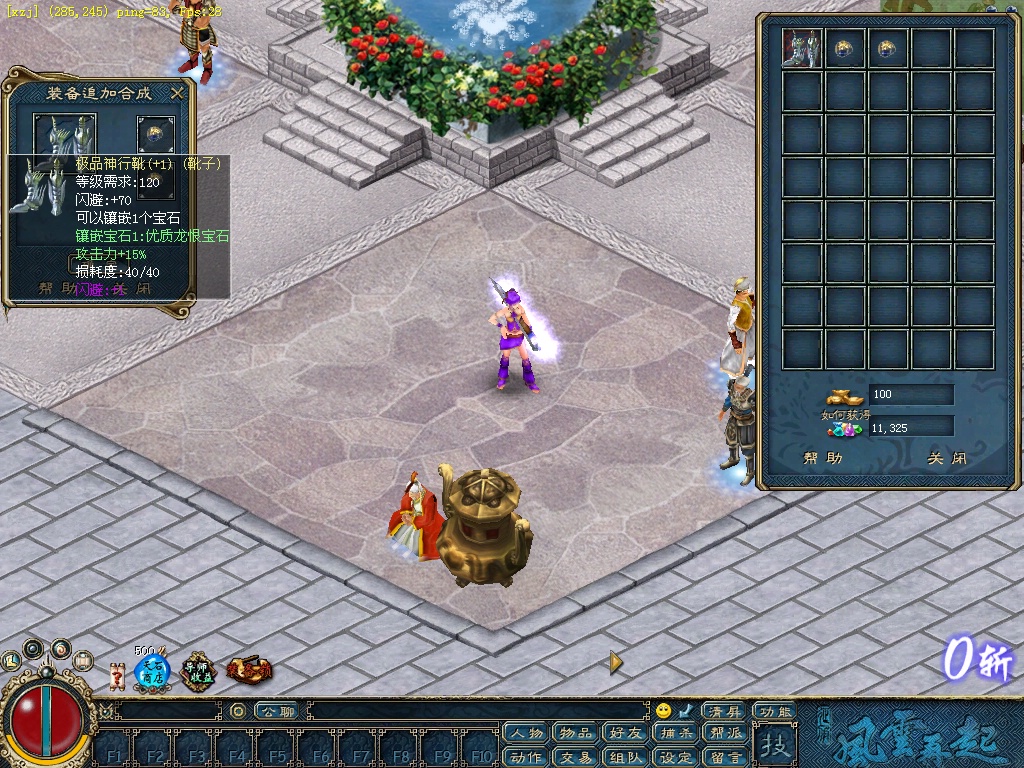
Task: Open 帮助 in the inventory panel
Action: coord(822,459)
